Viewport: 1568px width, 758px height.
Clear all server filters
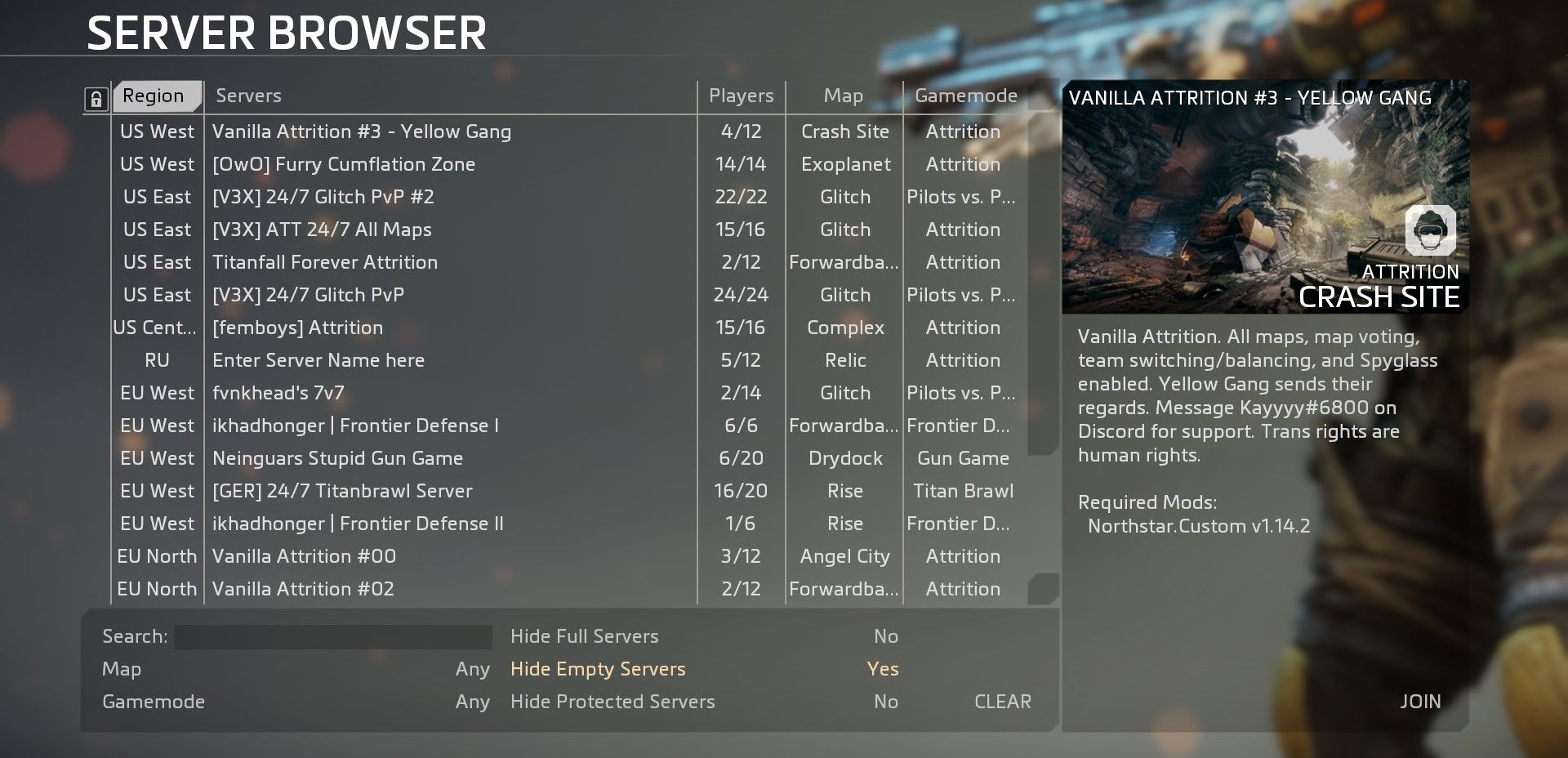pos(1002,702)
